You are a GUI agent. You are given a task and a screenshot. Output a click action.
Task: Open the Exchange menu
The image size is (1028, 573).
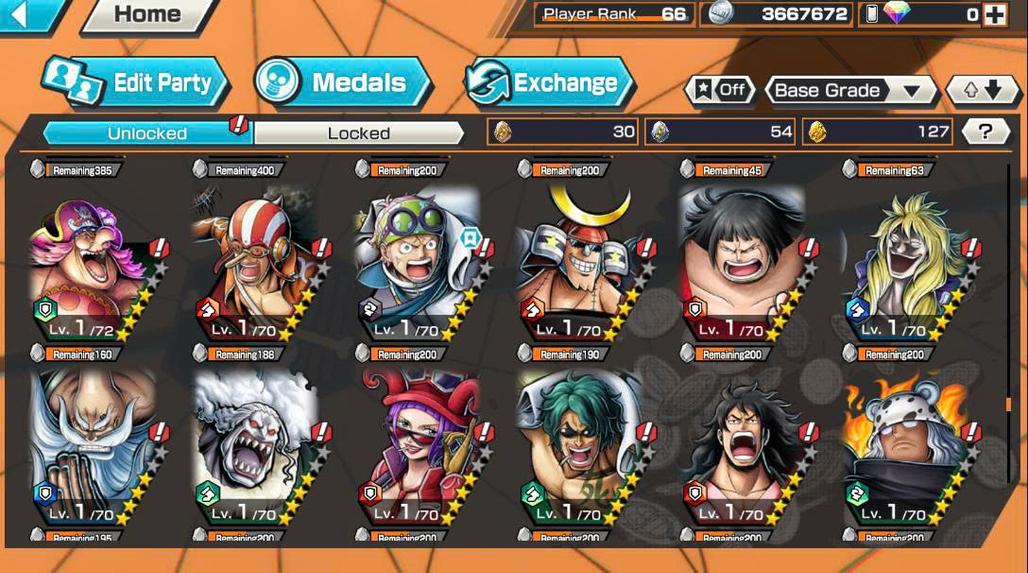tap(549, 83)
